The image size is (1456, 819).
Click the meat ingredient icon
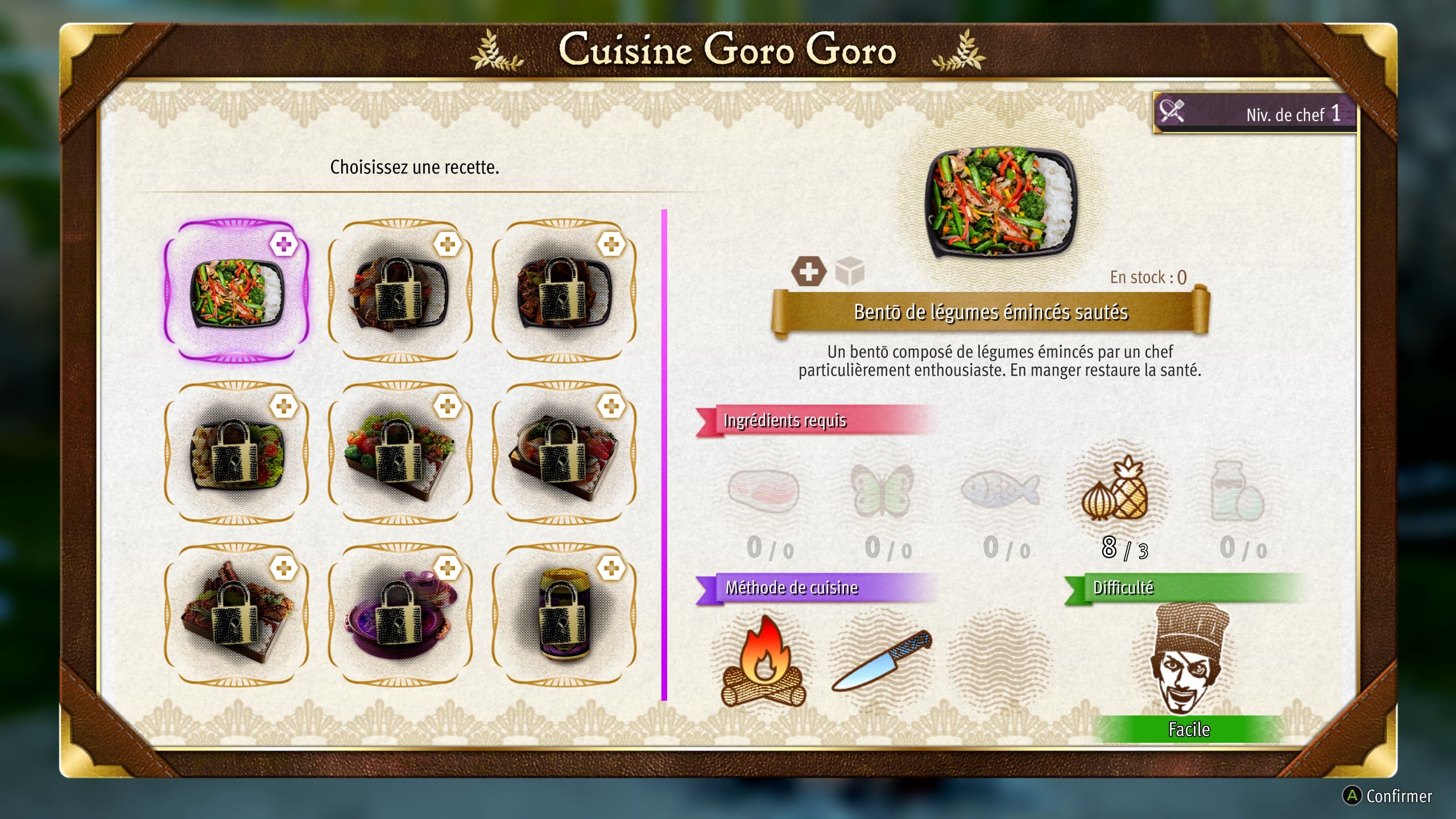pos(763,490)
